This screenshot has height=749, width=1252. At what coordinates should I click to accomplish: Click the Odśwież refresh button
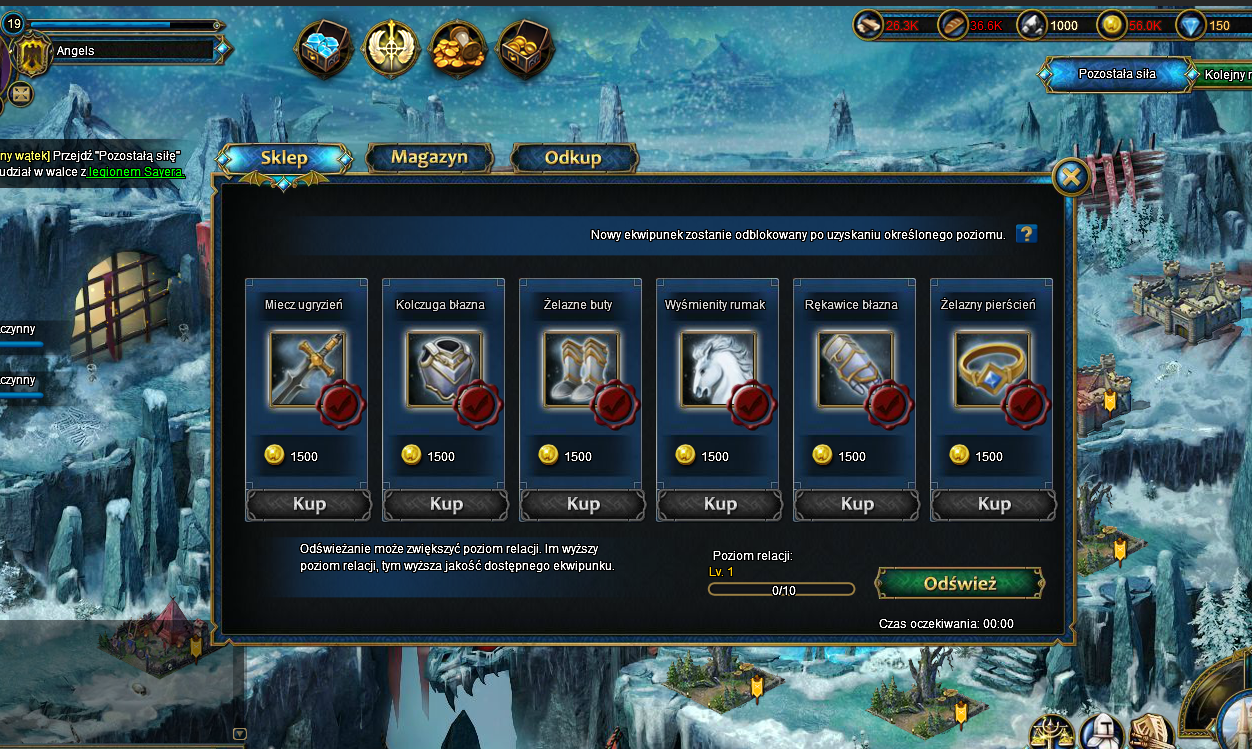coord(960,583)
